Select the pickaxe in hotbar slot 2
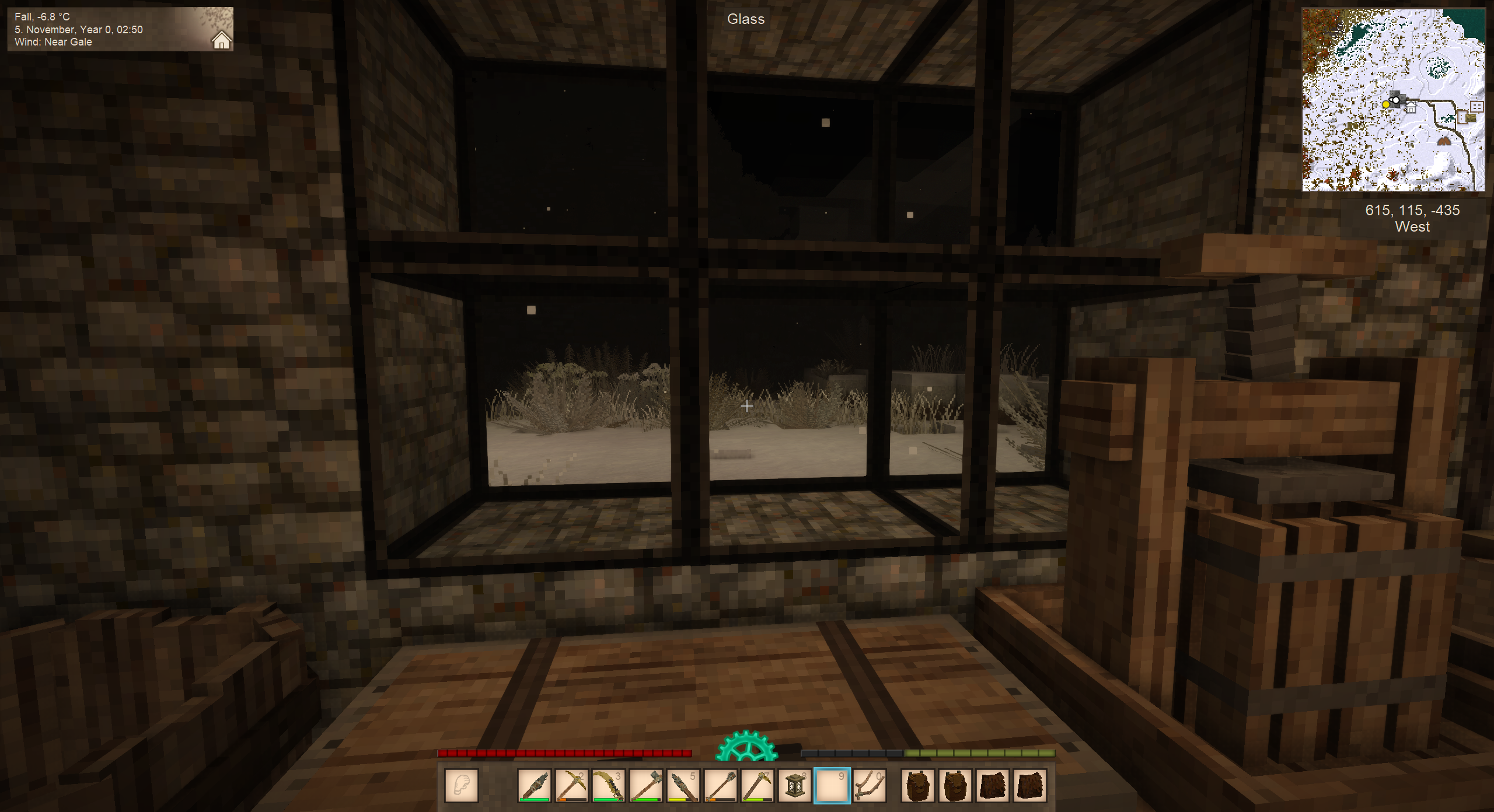This screenshot has height=812, width=1494. click(x=571, y=785)
